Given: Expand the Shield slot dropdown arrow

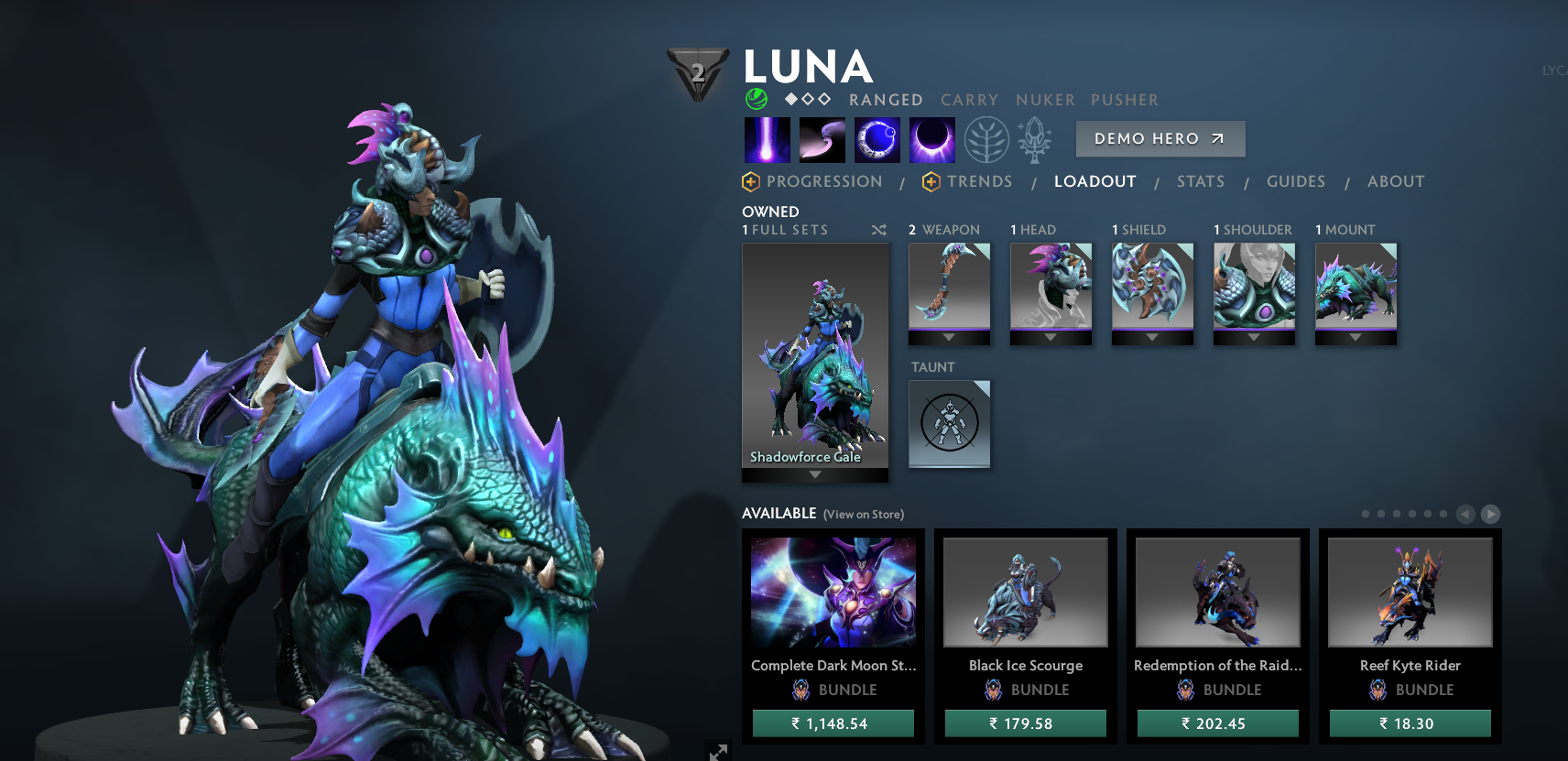Looking at the screenshot, I should tap(1153, 338).
